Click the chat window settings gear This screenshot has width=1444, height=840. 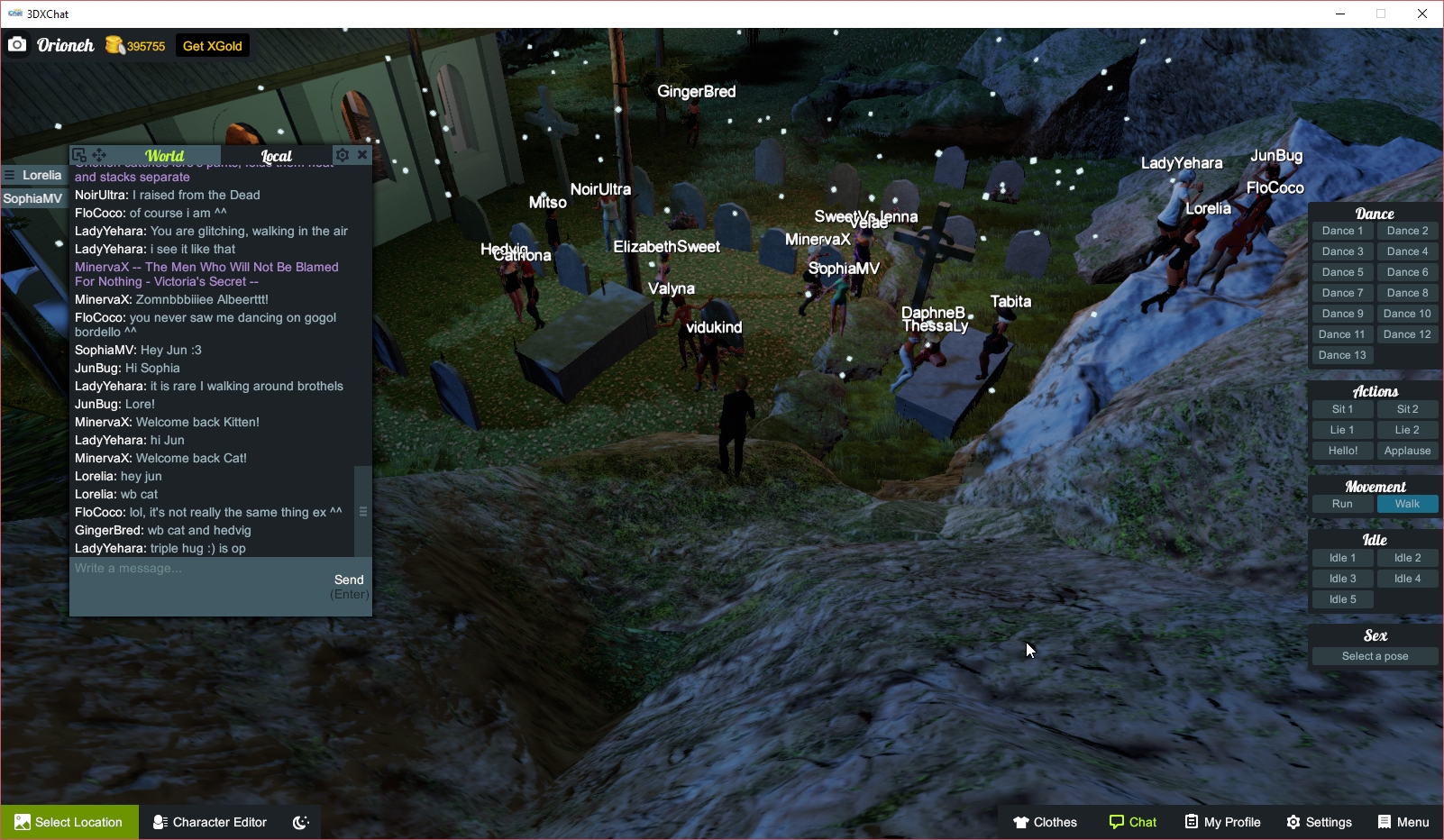click(342, 154)
